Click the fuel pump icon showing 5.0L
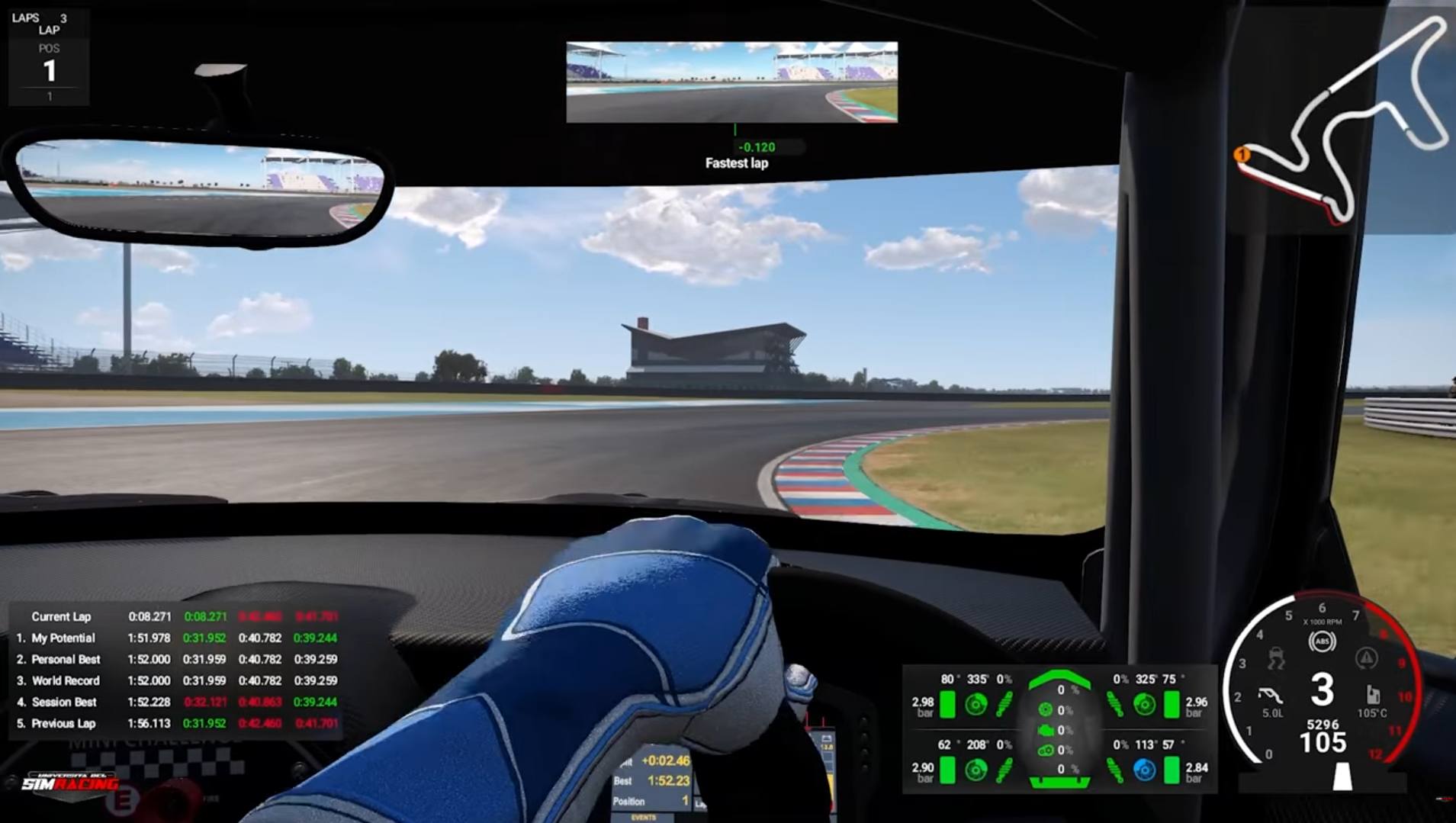Image resolution: width=1456 pixels, height=823 pixels. pyautogui.click(x=1271, y=696)
